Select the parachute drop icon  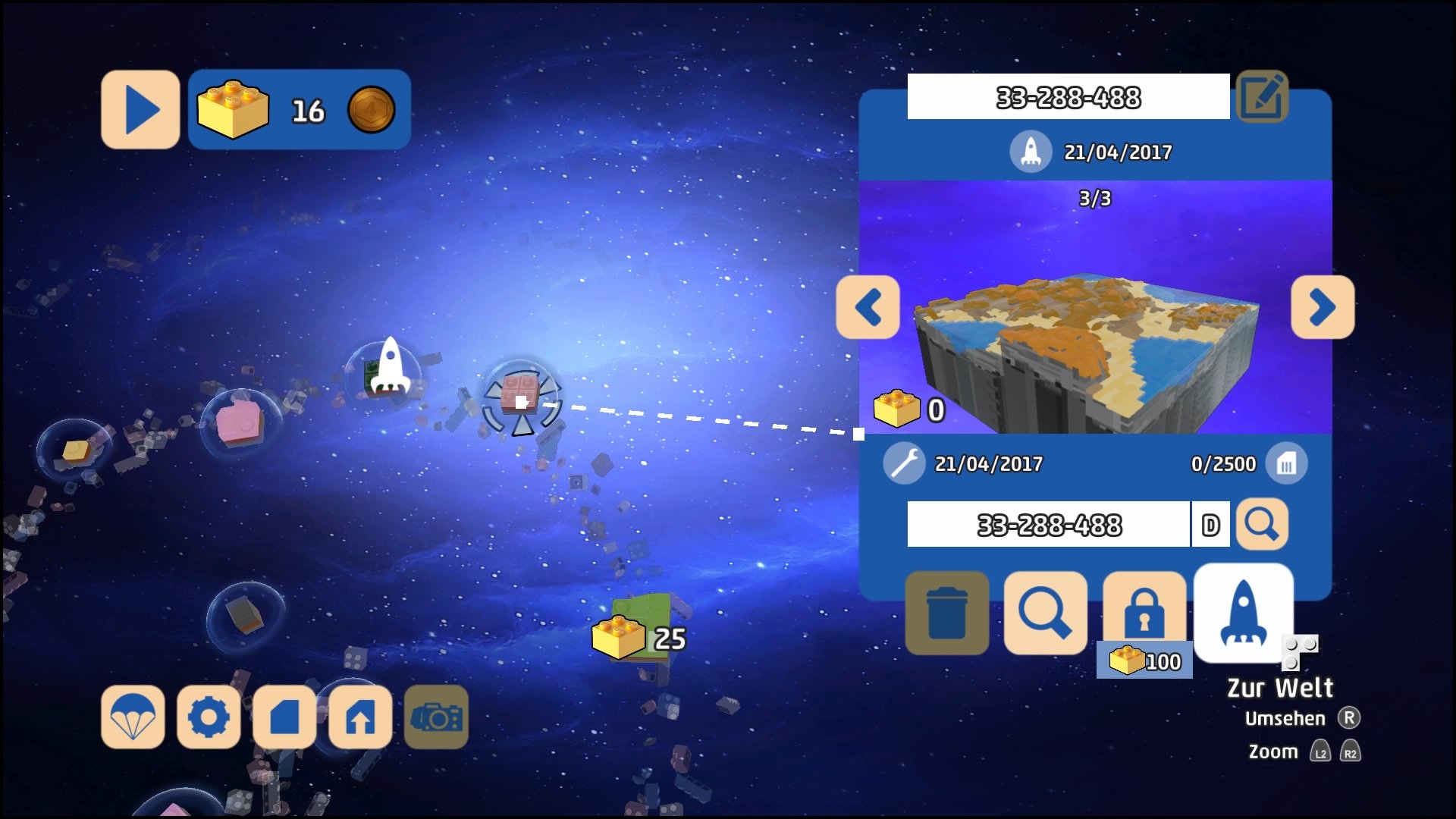(133, 717)
